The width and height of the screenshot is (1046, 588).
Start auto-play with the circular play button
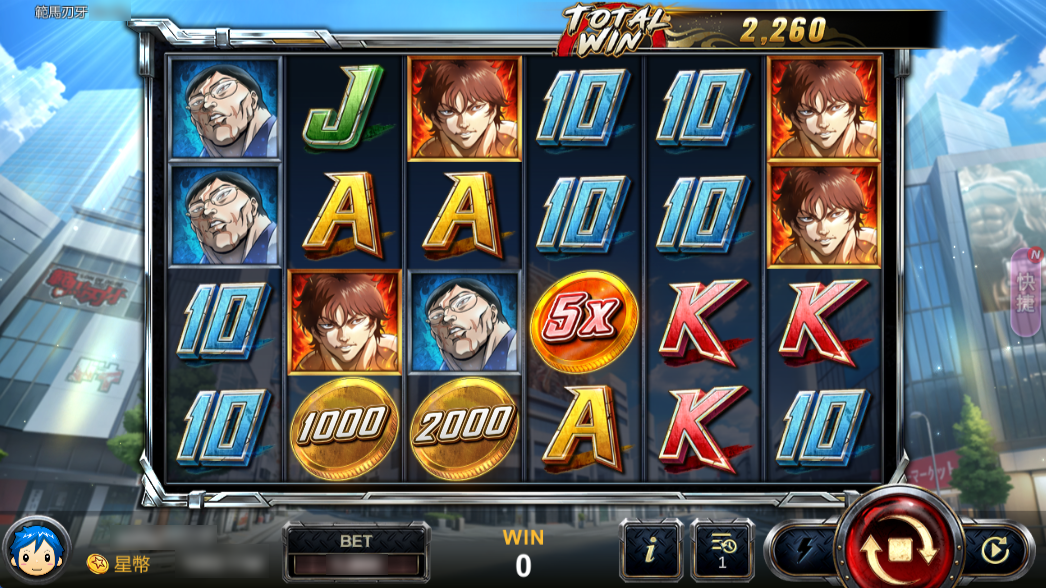995,550
